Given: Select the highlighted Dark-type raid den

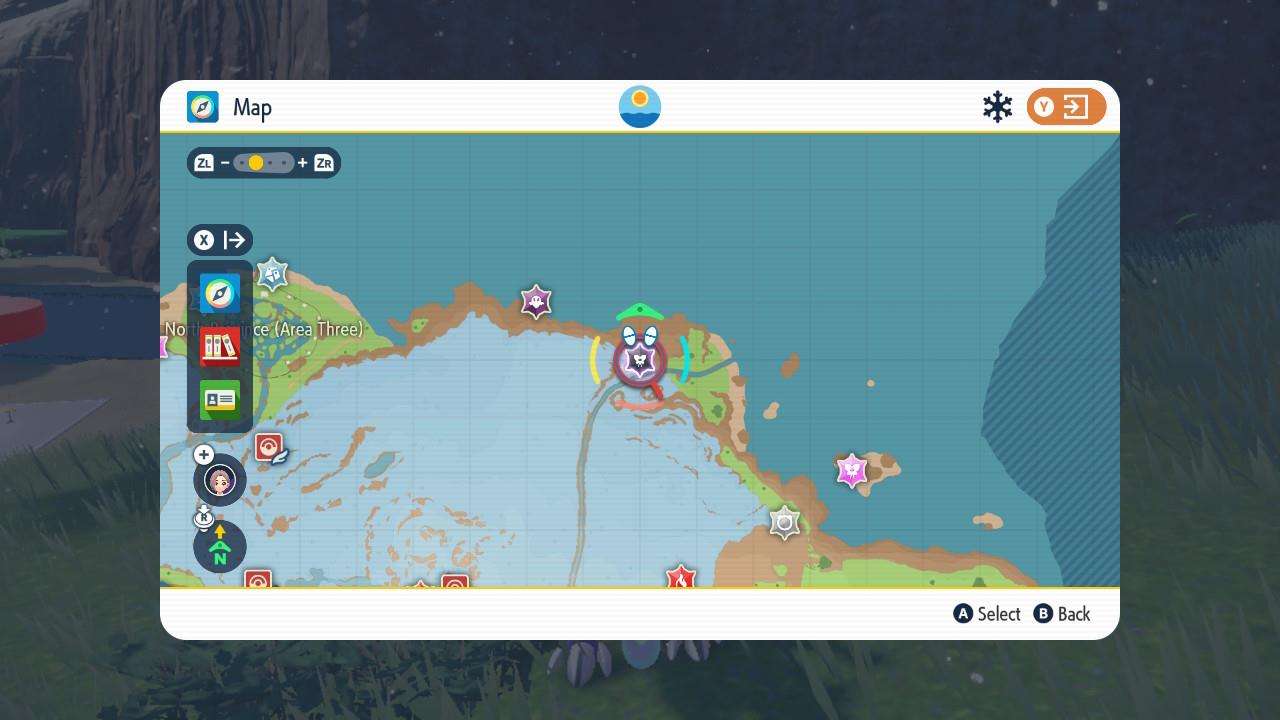Looking at the screenshot, I should point(640,361).
